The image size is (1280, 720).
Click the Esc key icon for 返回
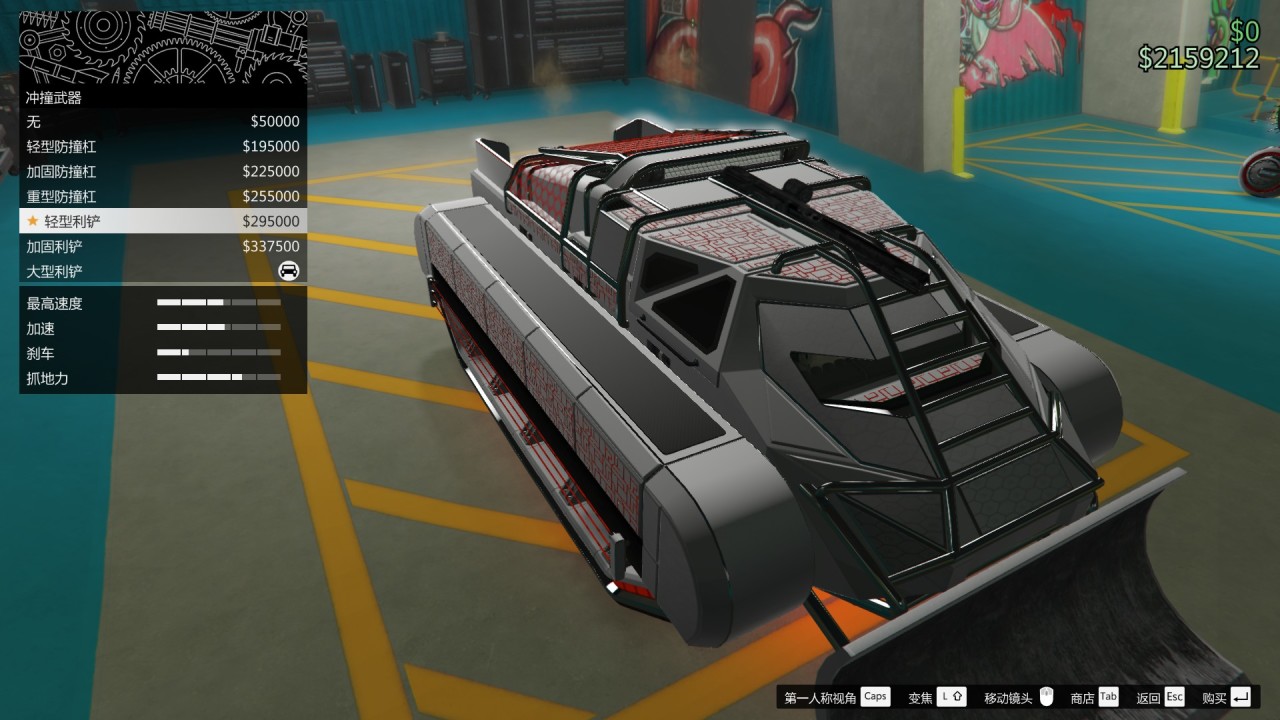(x=1173, y=697)
